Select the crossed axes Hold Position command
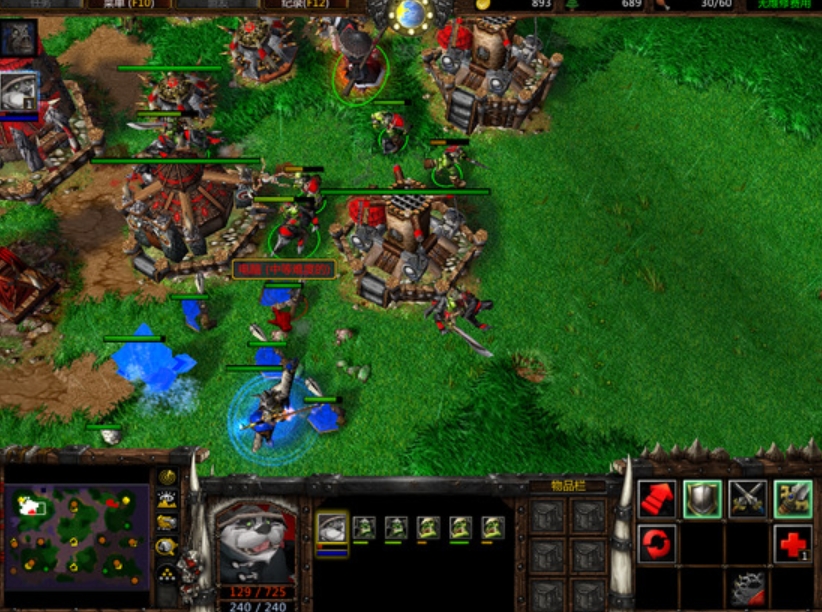 point(747,499)
